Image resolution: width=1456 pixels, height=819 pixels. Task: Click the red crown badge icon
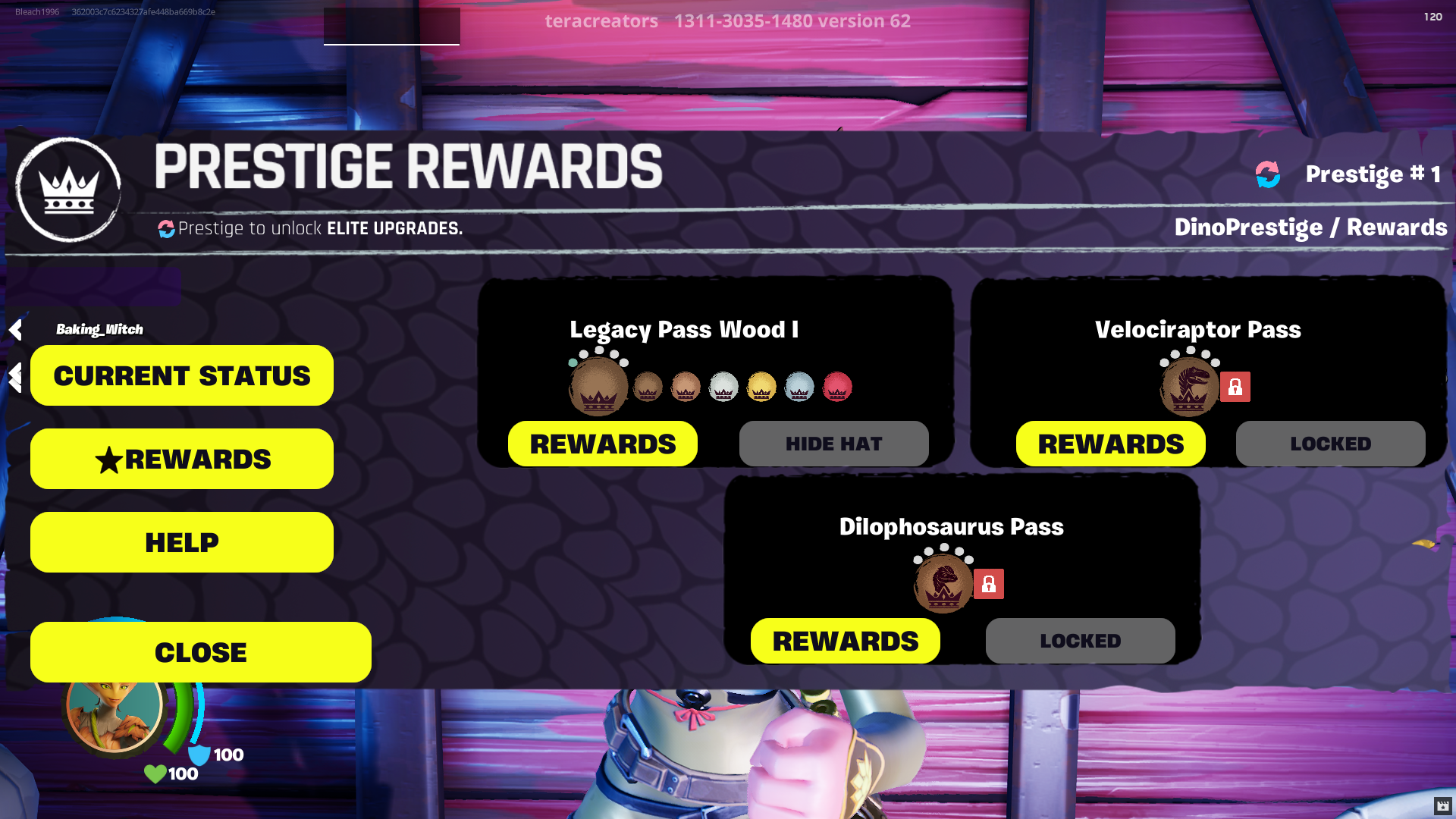(x=836, y=387)
